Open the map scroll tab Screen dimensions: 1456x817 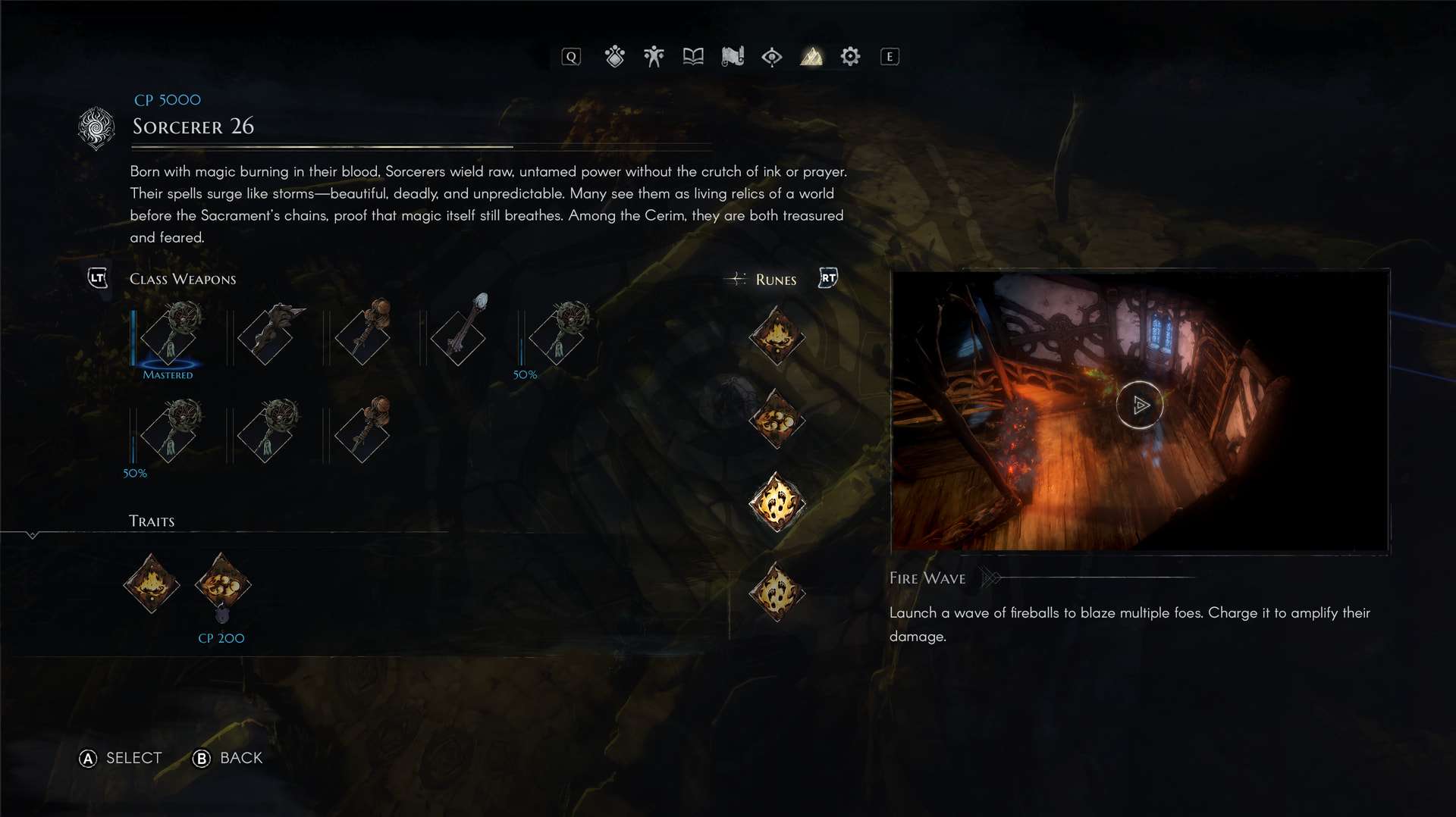[733, 57]
